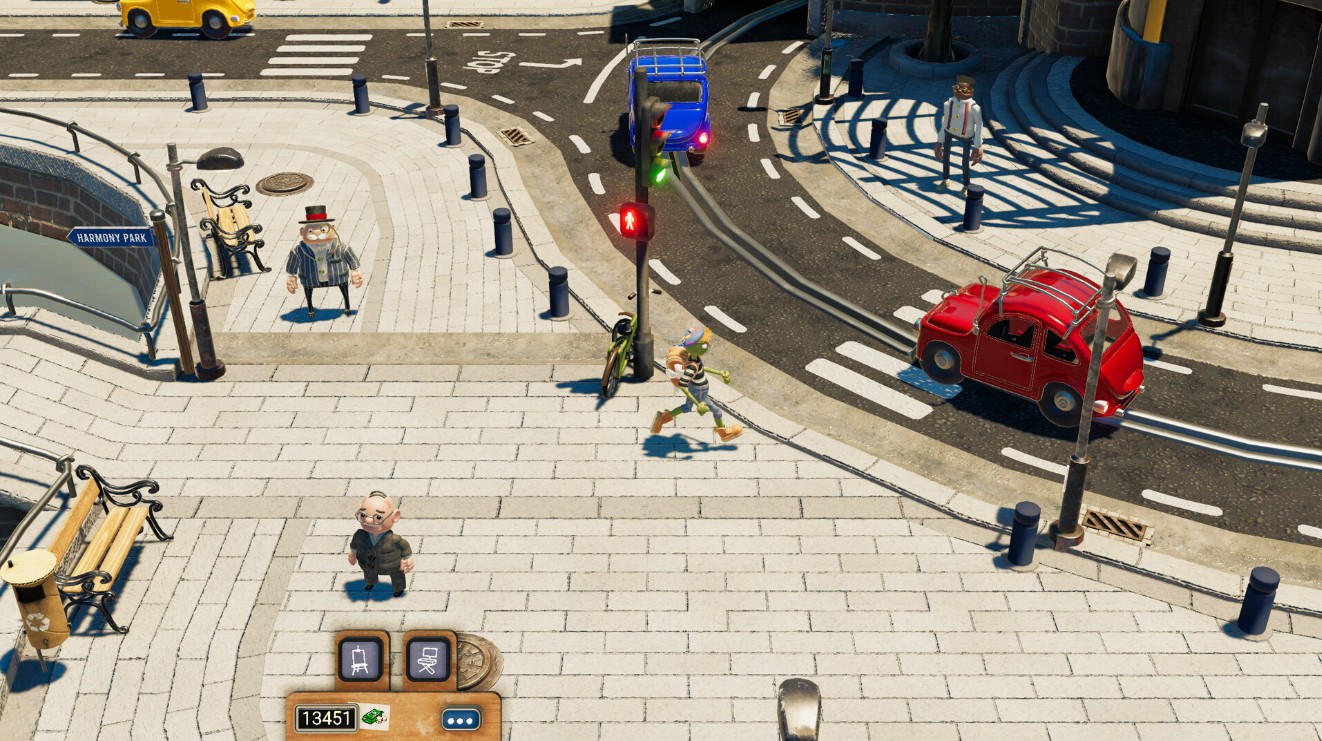This screenshot has height=741, width=1322.
Task: Open the folding chair tool button
Action: tap(428, 659)
